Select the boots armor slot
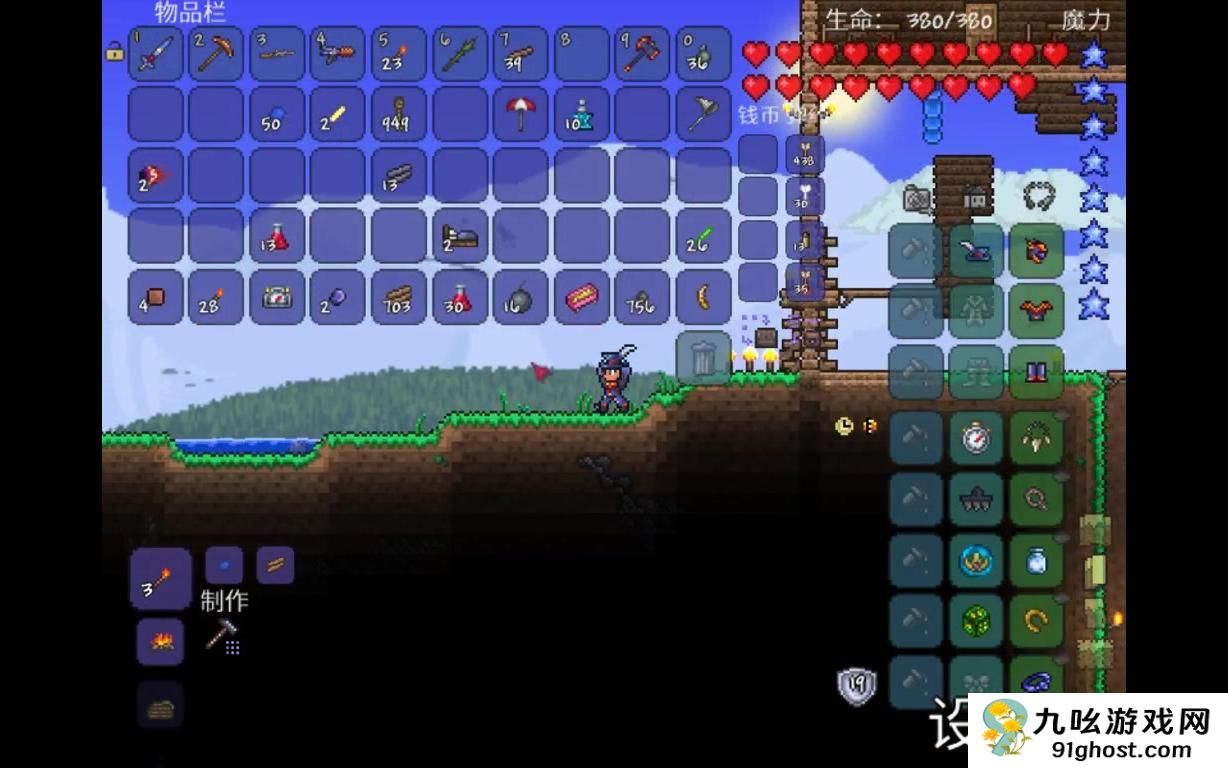 1036,372
